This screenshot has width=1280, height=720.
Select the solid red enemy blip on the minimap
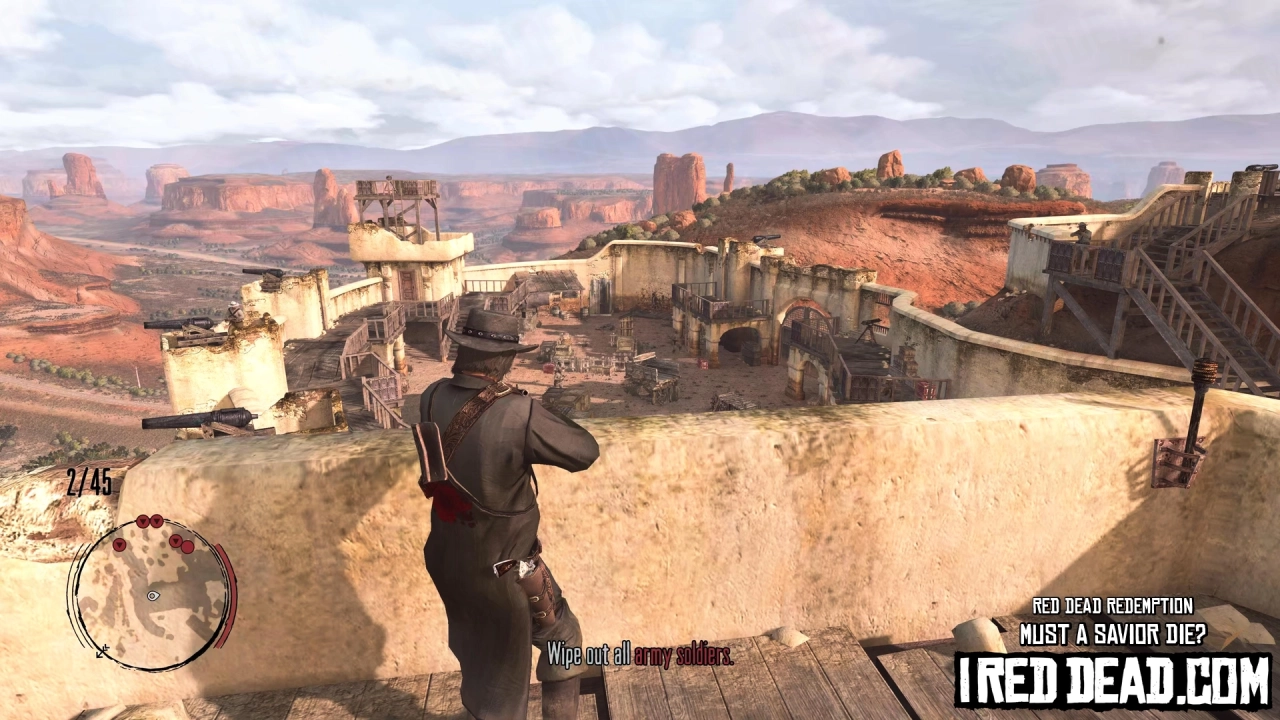(x=187, y=546)
